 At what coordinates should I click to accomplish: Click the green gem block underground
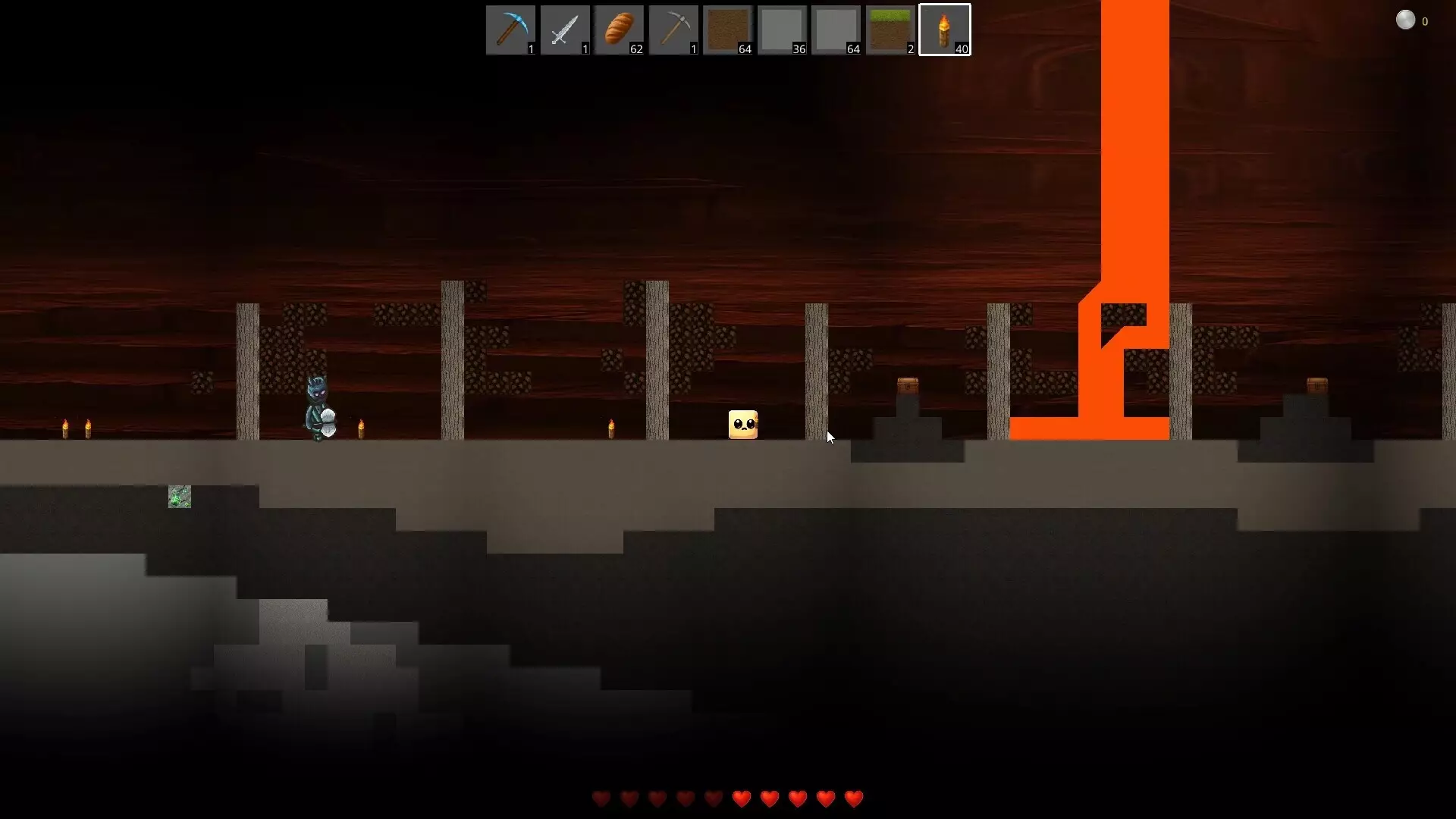[179, 497]
